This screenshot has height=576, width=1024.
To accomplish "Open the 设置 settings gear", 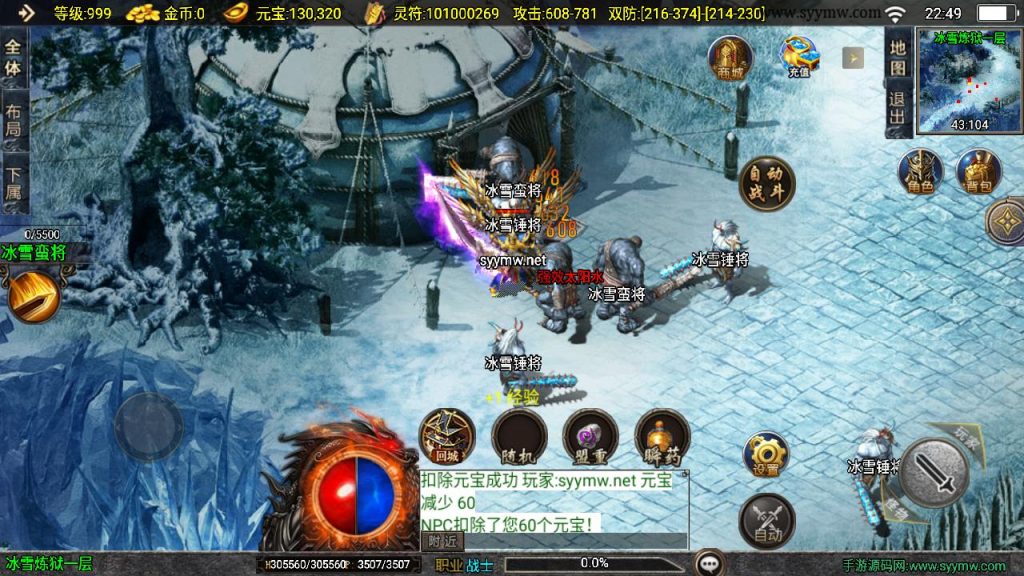I will 766,455.
